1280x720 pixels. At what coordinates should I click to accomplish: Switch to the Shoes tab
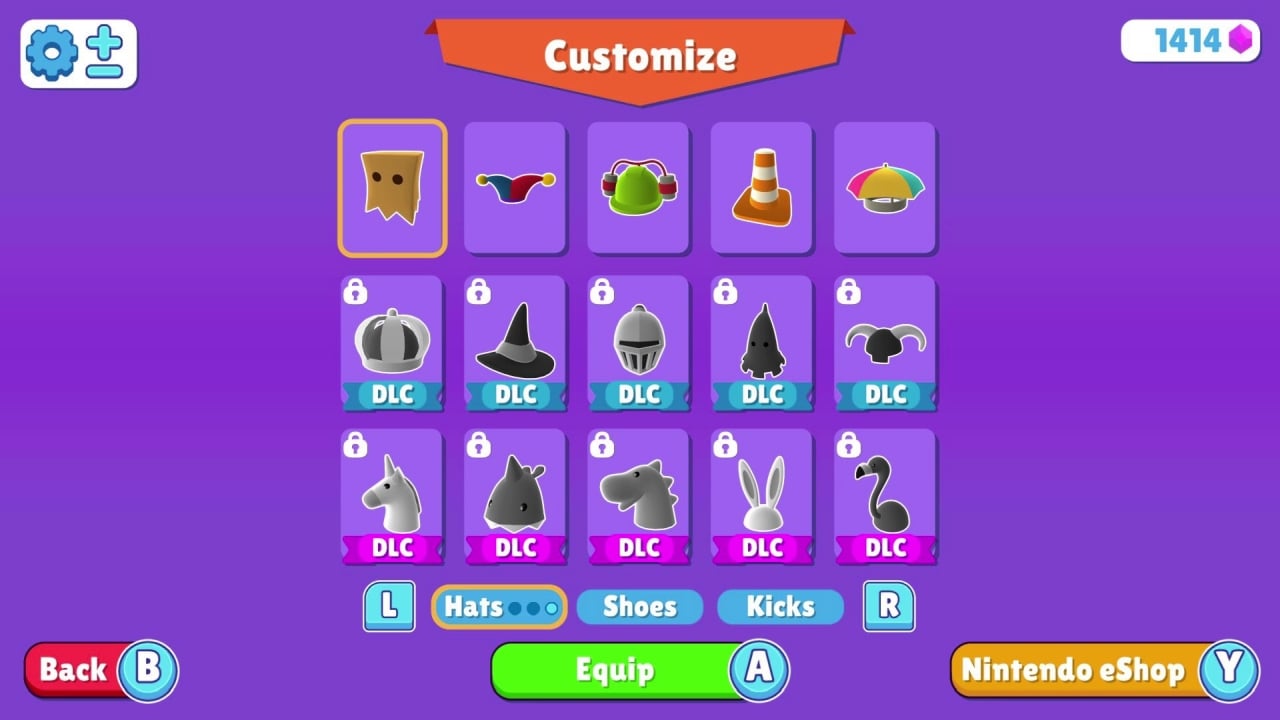639,607
